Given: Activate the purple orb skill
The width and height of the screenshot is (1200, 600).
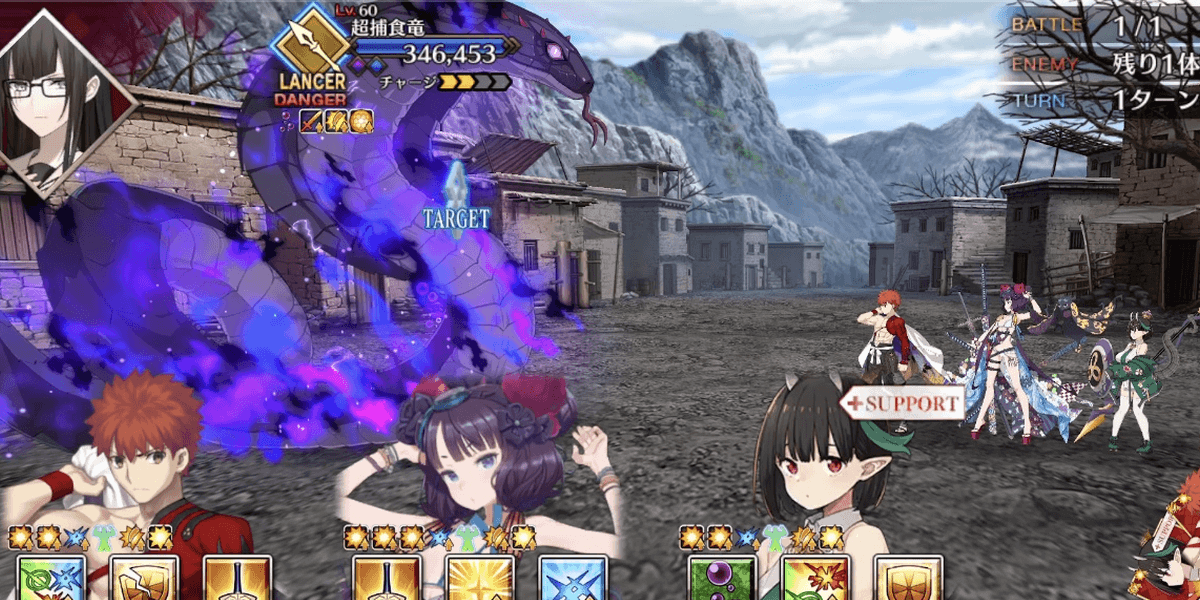Looking at the screenshot, I should (x=718, y=579).
